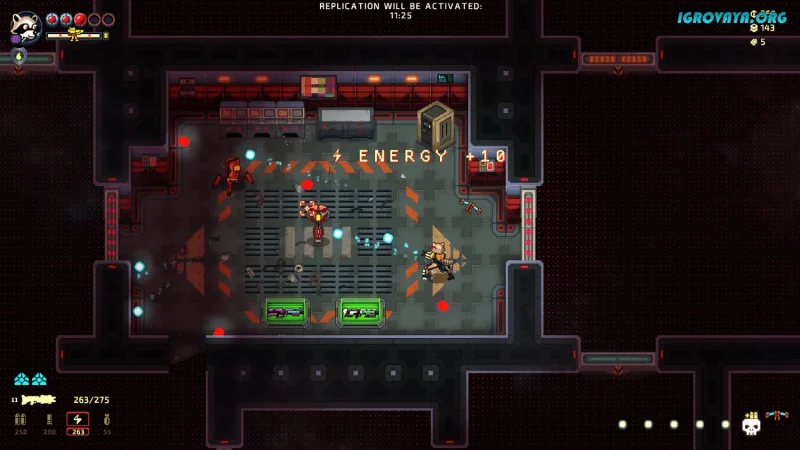Viewport: 800px width, 450px height.
Task: Choose the shotgun shell ammo icon
Action: (x=49, y=420)
